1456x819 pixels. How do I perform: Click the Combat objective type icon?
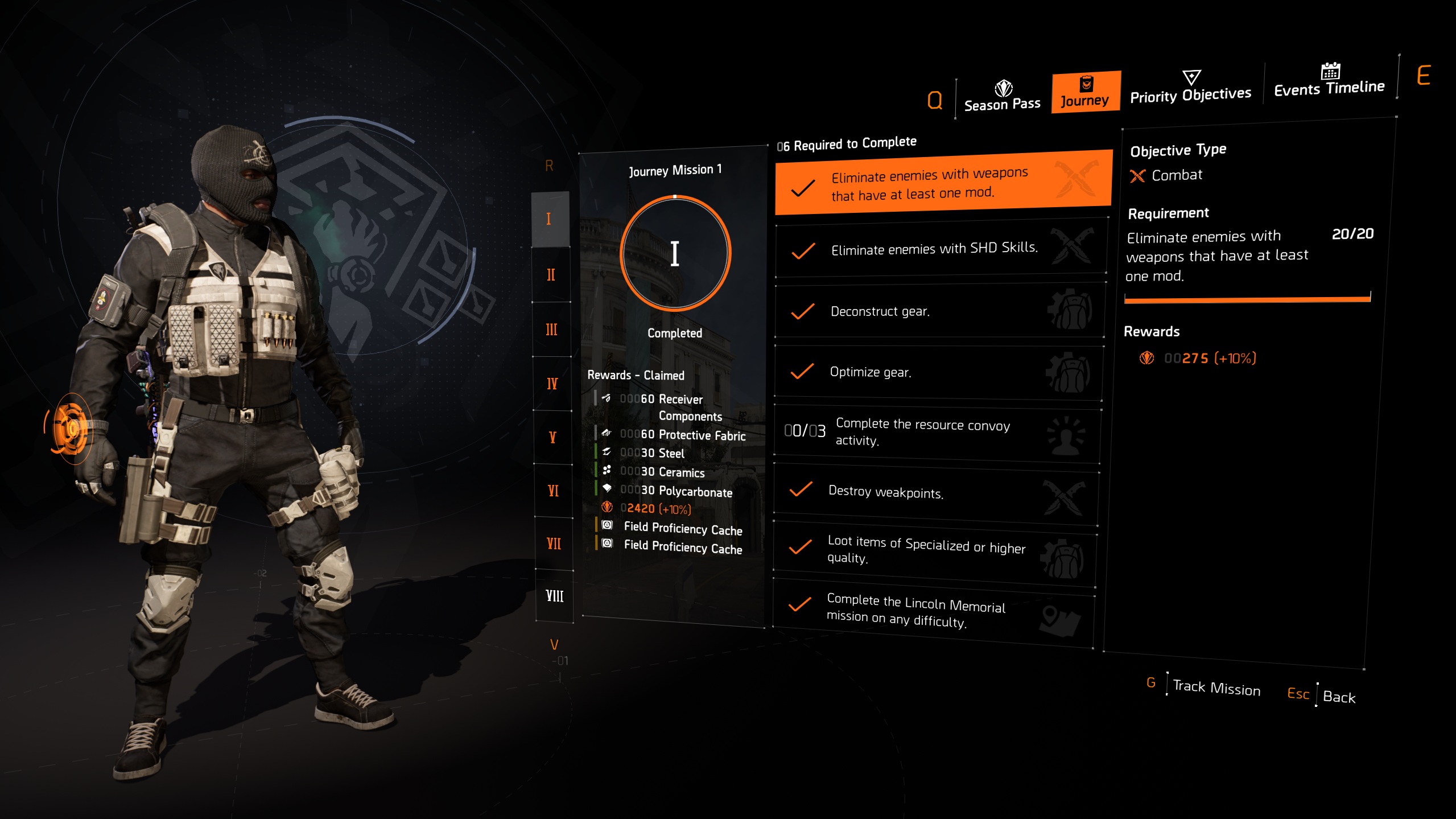pyautogui.click(x=1137, y=176)
